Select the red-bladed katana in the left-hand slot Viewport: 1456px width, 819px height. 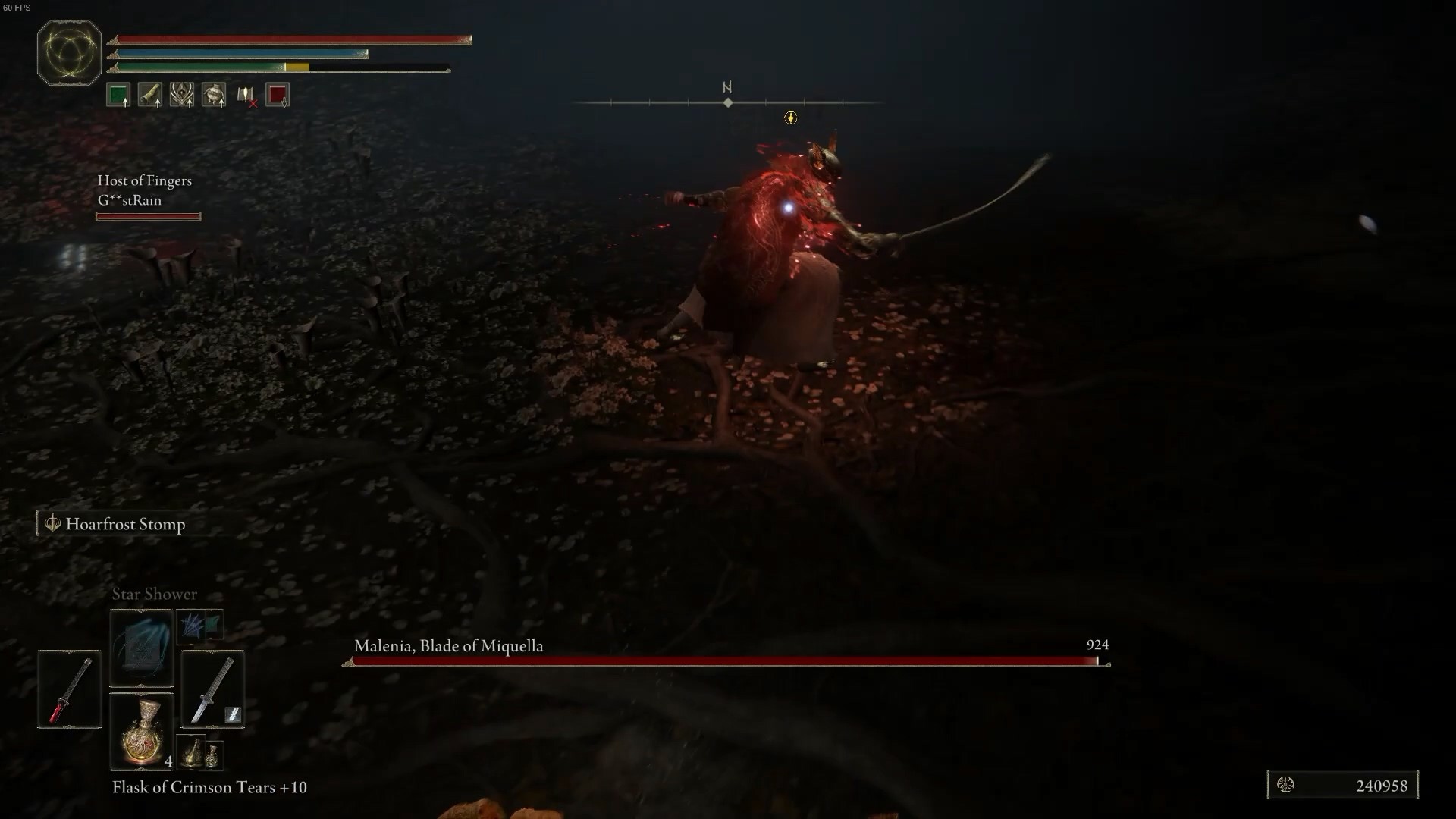click(69, 689)
